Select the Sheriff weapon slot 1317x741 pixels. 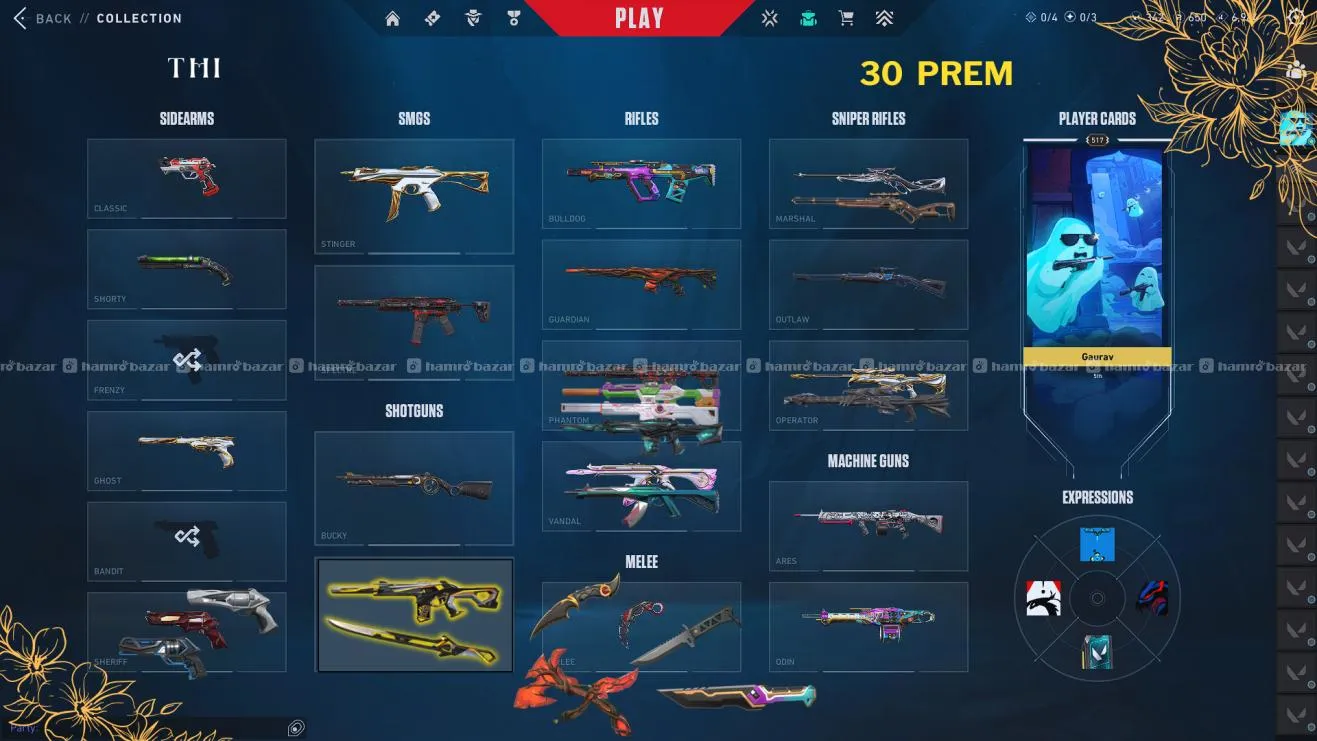point(186,632)
